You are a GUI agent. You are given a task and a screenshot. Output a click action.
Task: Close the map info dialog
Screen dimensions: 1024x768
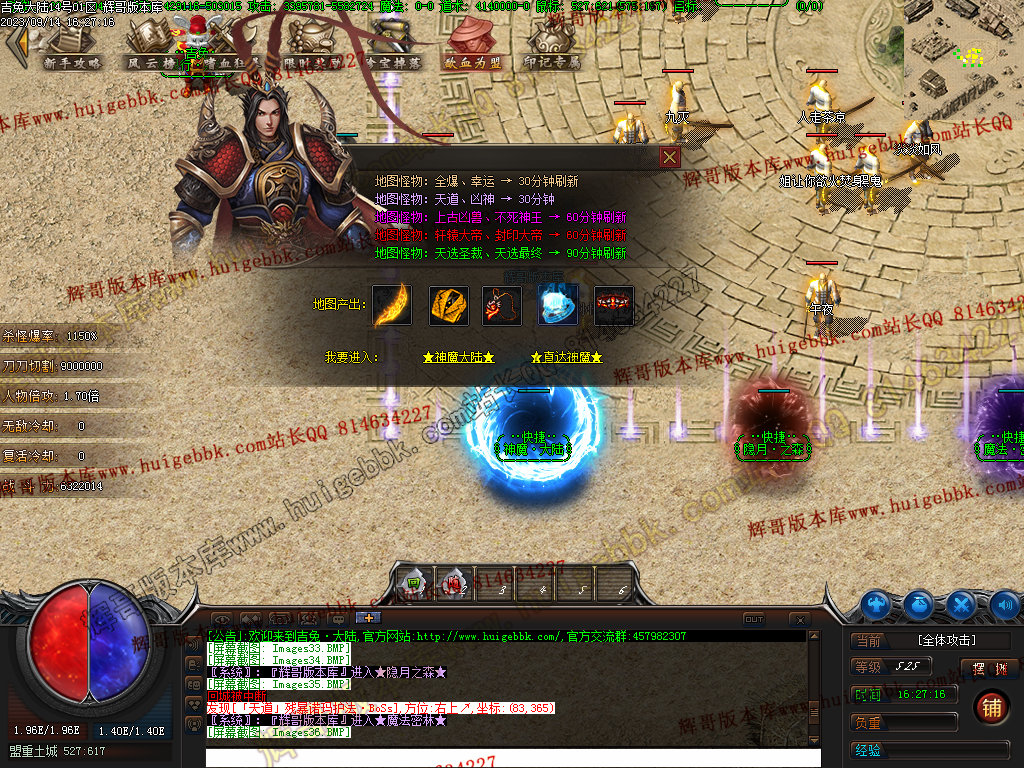[x=670, y=157]
